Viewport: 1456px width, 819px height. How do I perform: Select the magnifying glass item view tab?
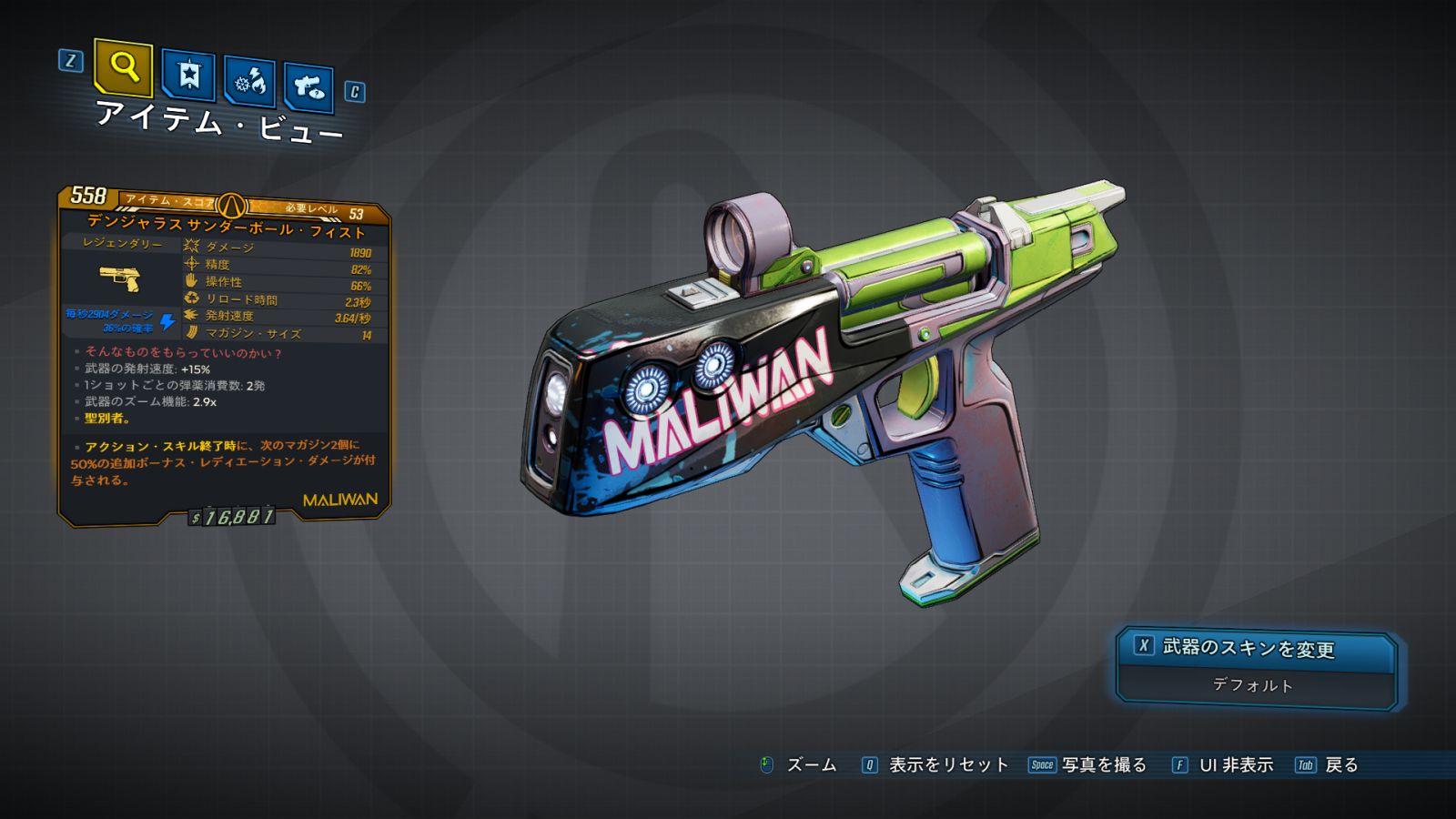[123, 67]
